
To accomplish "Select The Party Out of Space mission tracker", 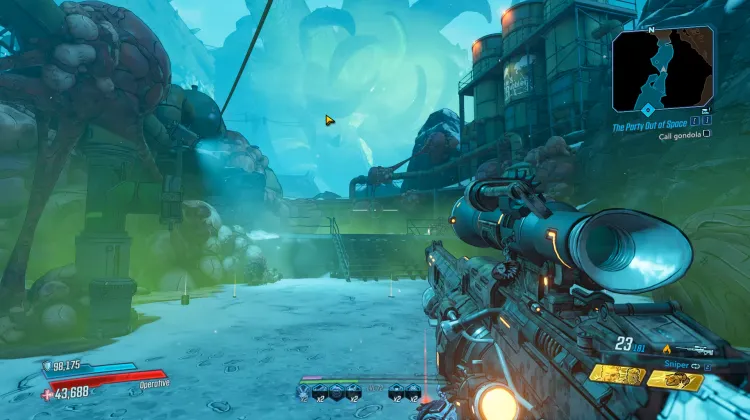I will pyautogui.click(x=652, y=126).
